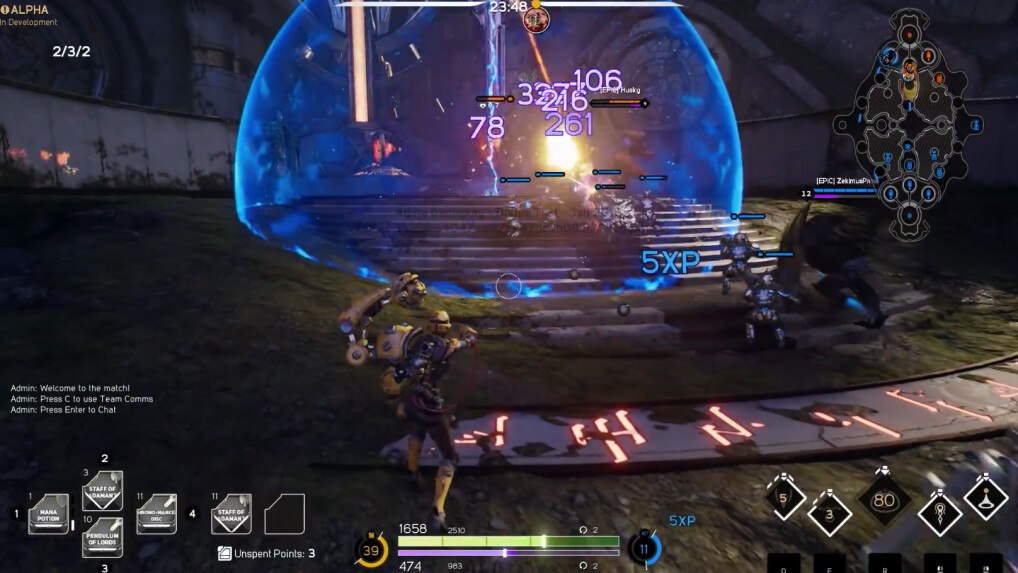This screenshot has width=1018, height=573.
Task: Trigger the ability showing an 80 cooldown
Action: [x=884, y=500]
